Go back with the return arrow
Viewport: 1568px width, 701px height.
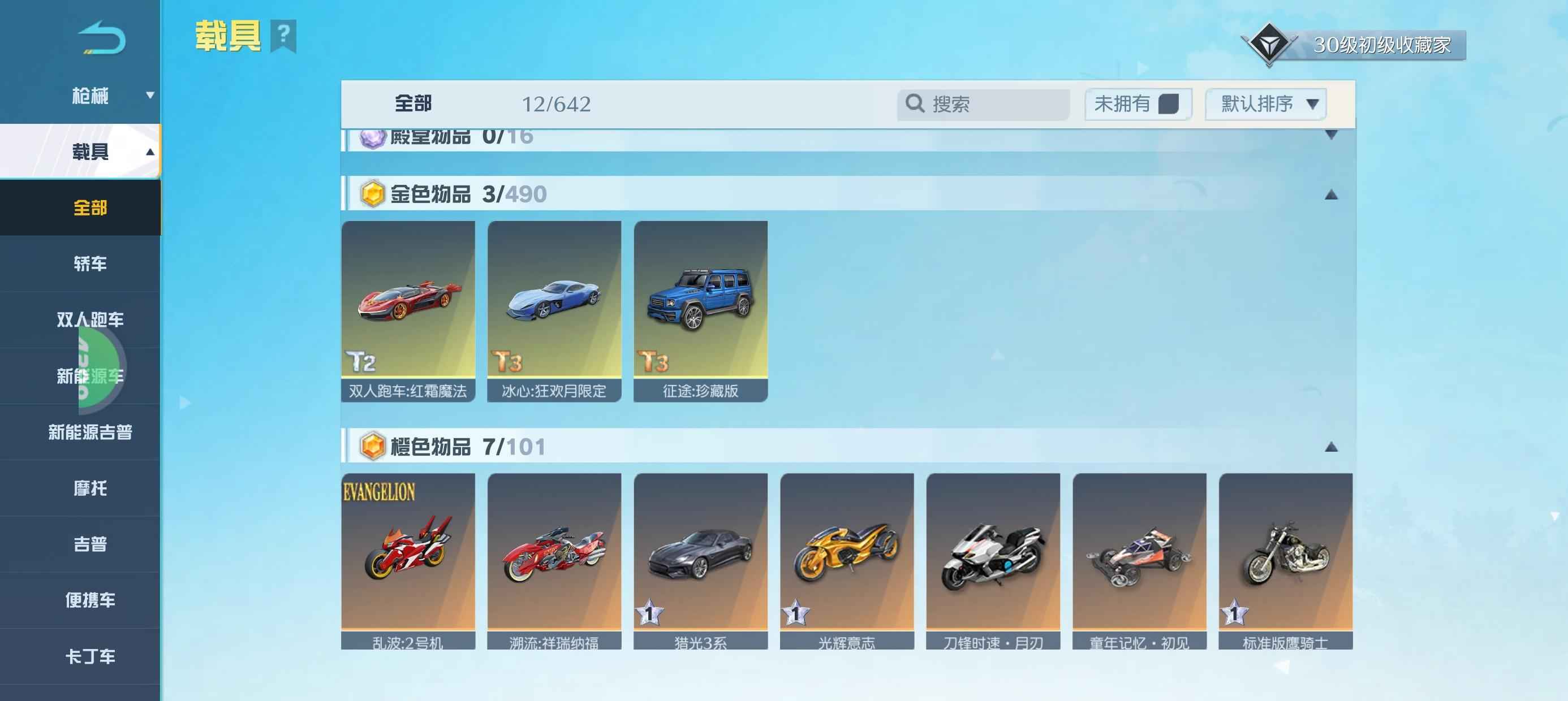pos(102,38)
